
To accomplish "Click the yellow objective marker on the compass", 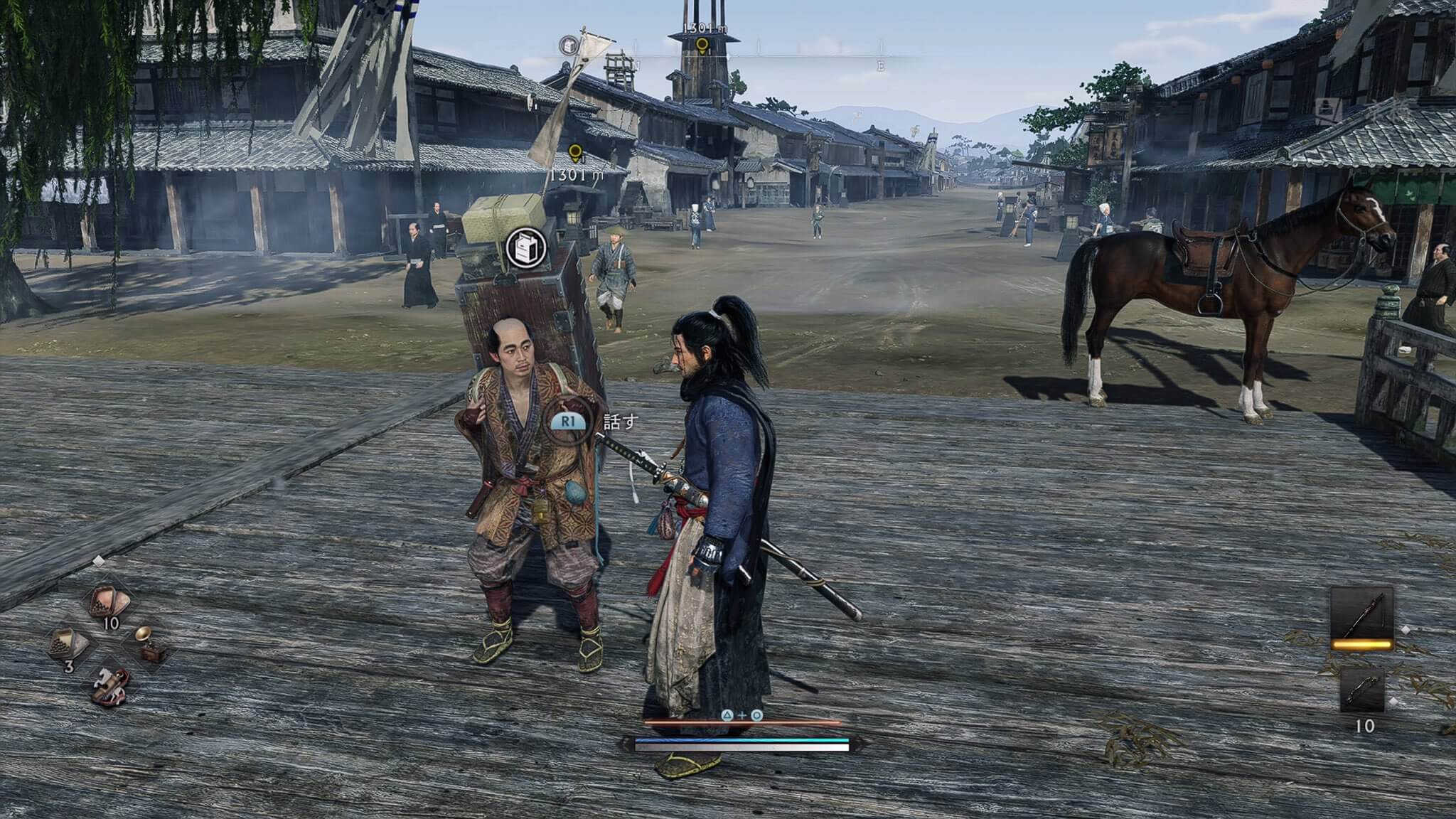I will [x=702, y=47].
